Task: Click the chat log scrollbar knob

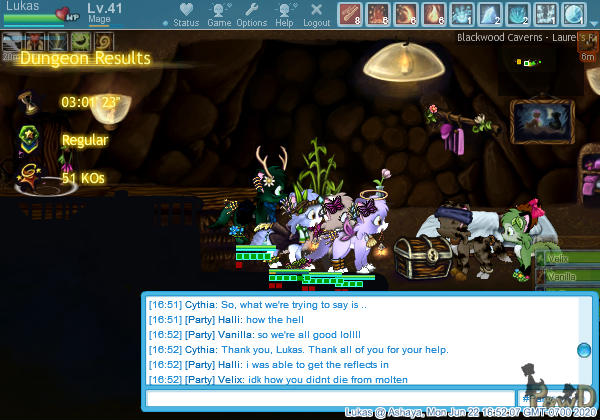Action: (584, 350)
